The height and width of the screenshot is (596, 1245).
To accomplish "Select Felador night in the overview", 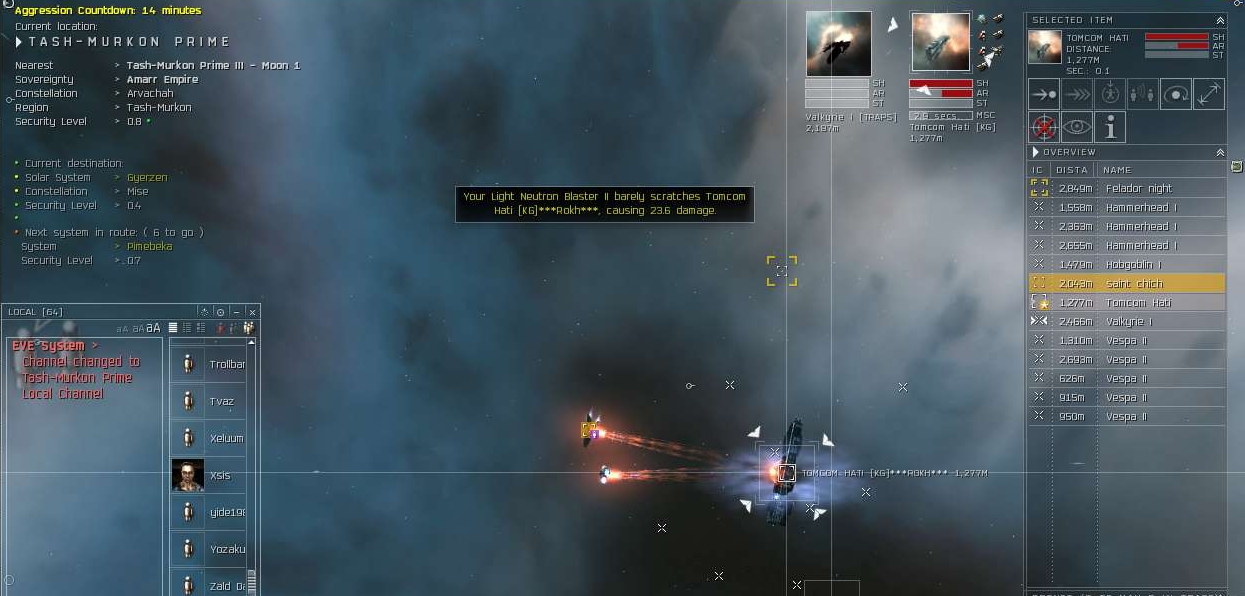I will point(1138,188).
